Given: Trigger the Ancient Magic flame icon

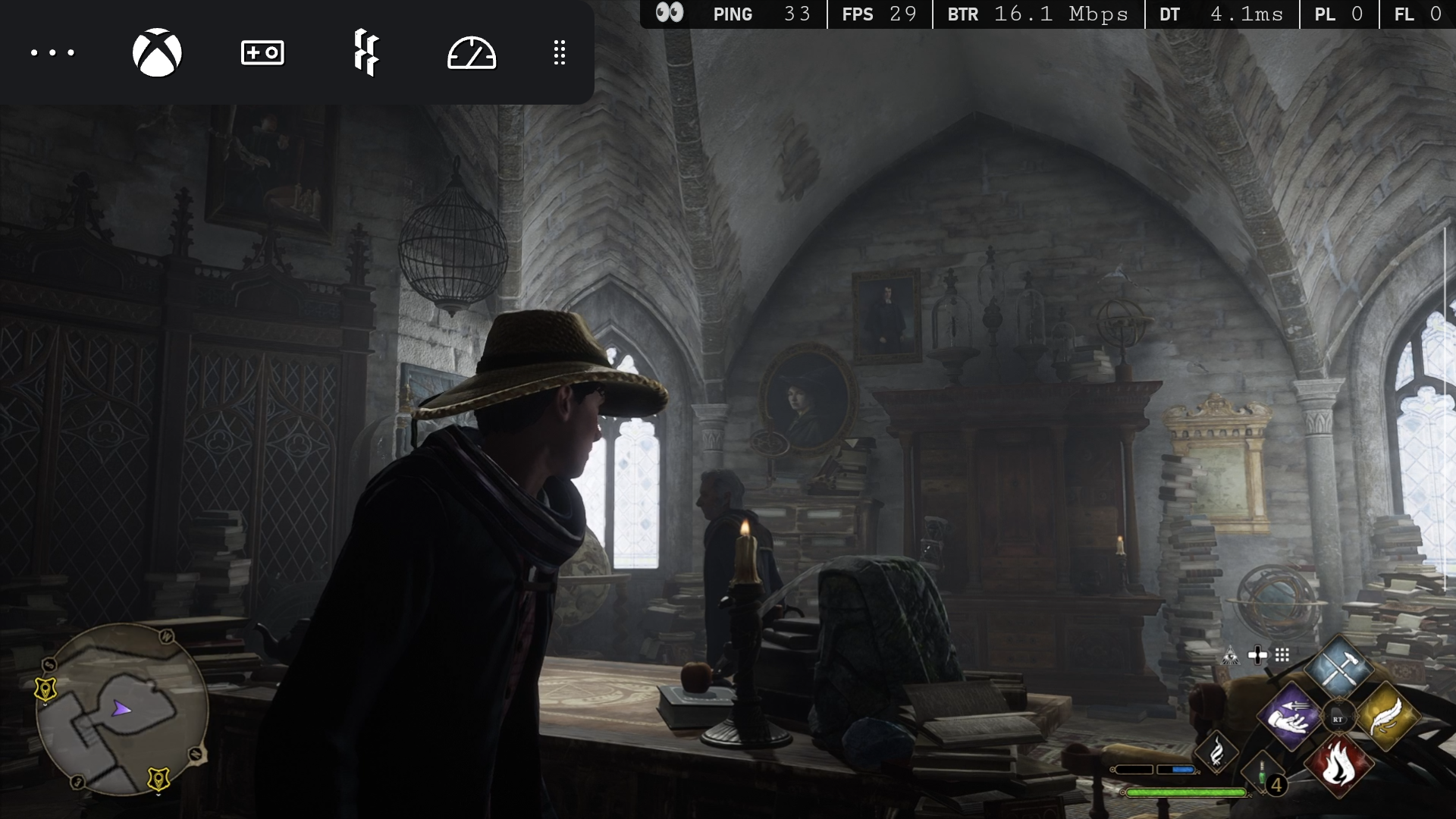Looking at the screenshot, I should (1216, 752).
